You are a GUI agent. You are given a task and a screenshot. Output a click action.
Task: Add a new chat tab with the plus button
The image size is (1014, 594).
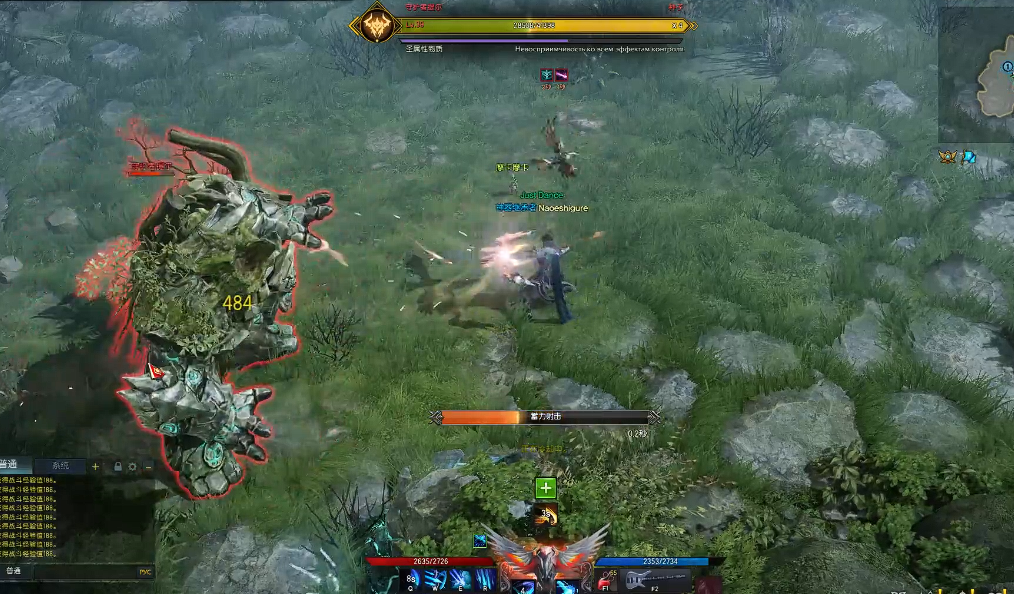[96, 466]
